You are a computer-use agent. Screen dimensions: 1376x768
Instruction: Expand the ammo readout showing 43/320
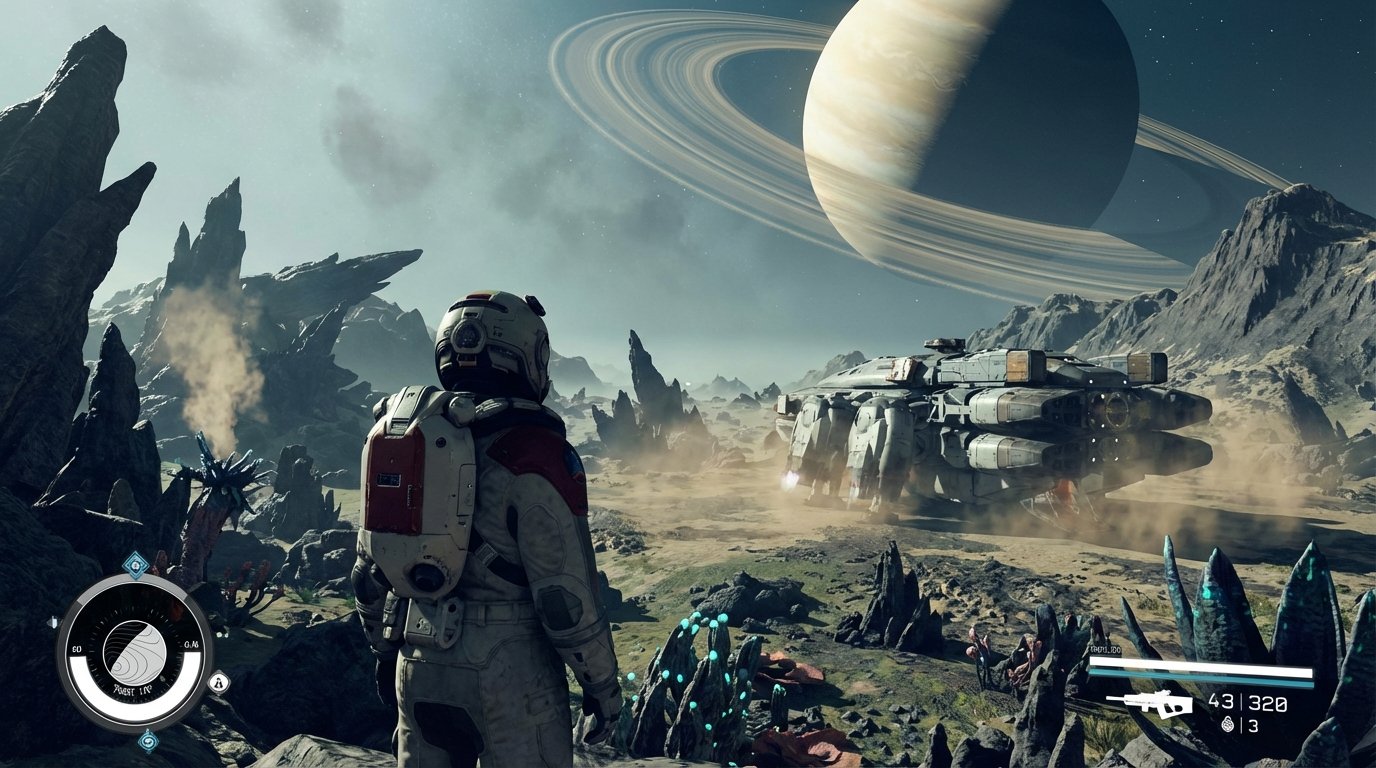(x=1245, y=701)
